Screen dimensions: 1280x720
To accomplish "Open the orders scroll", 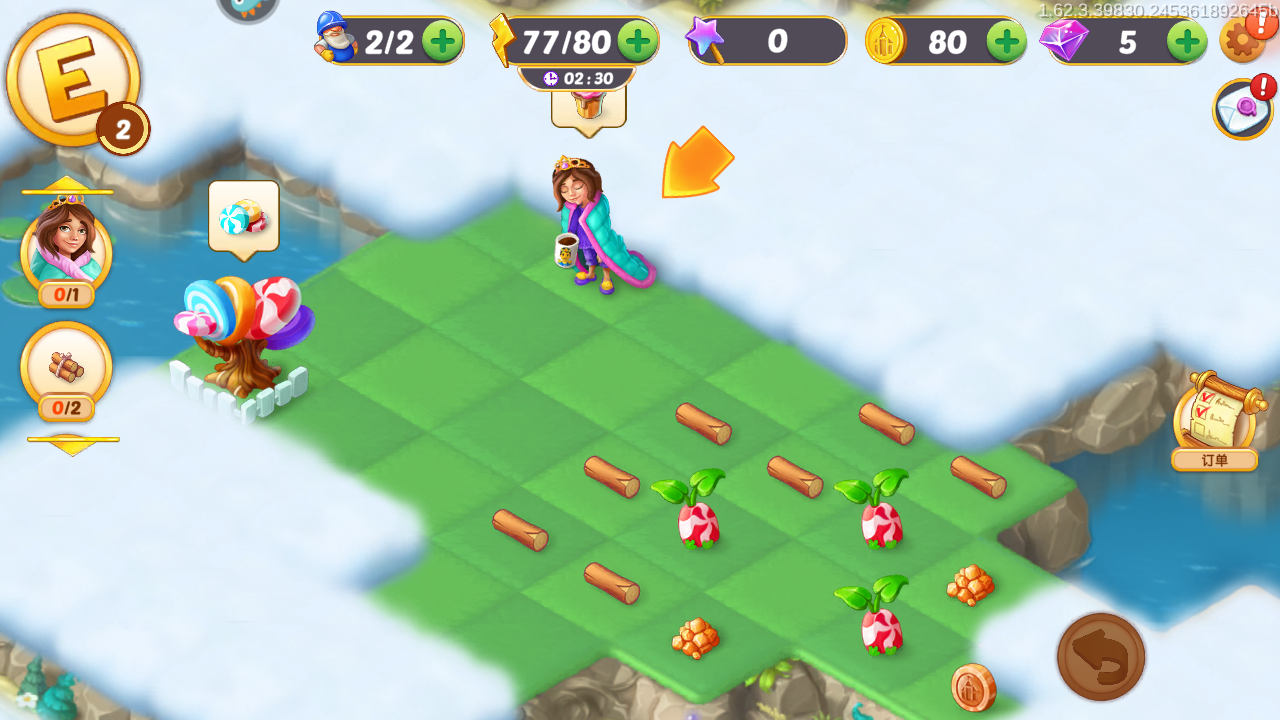I will point(1214,418).
